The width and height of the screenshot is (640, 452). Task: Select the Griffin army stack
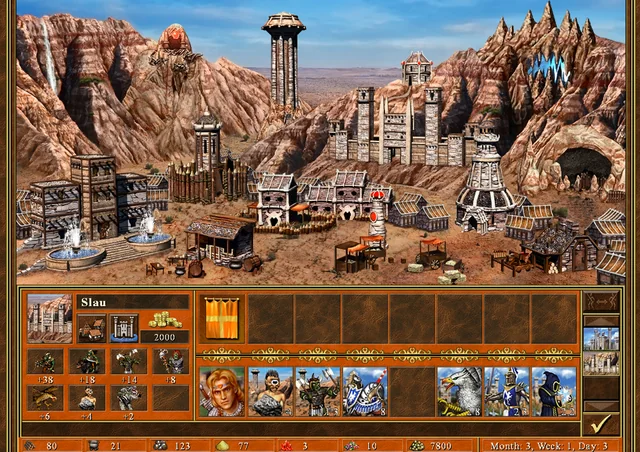click(459, 391)
